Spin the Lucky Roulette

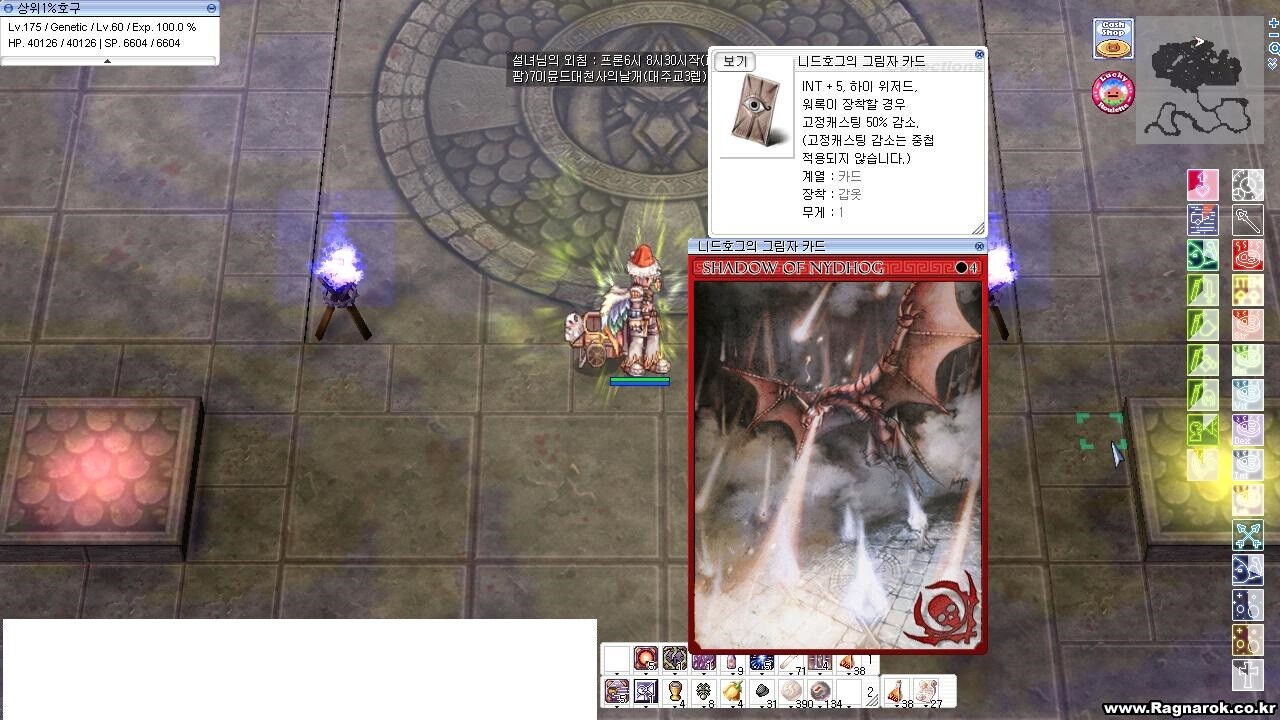(x=1113, y=92)
